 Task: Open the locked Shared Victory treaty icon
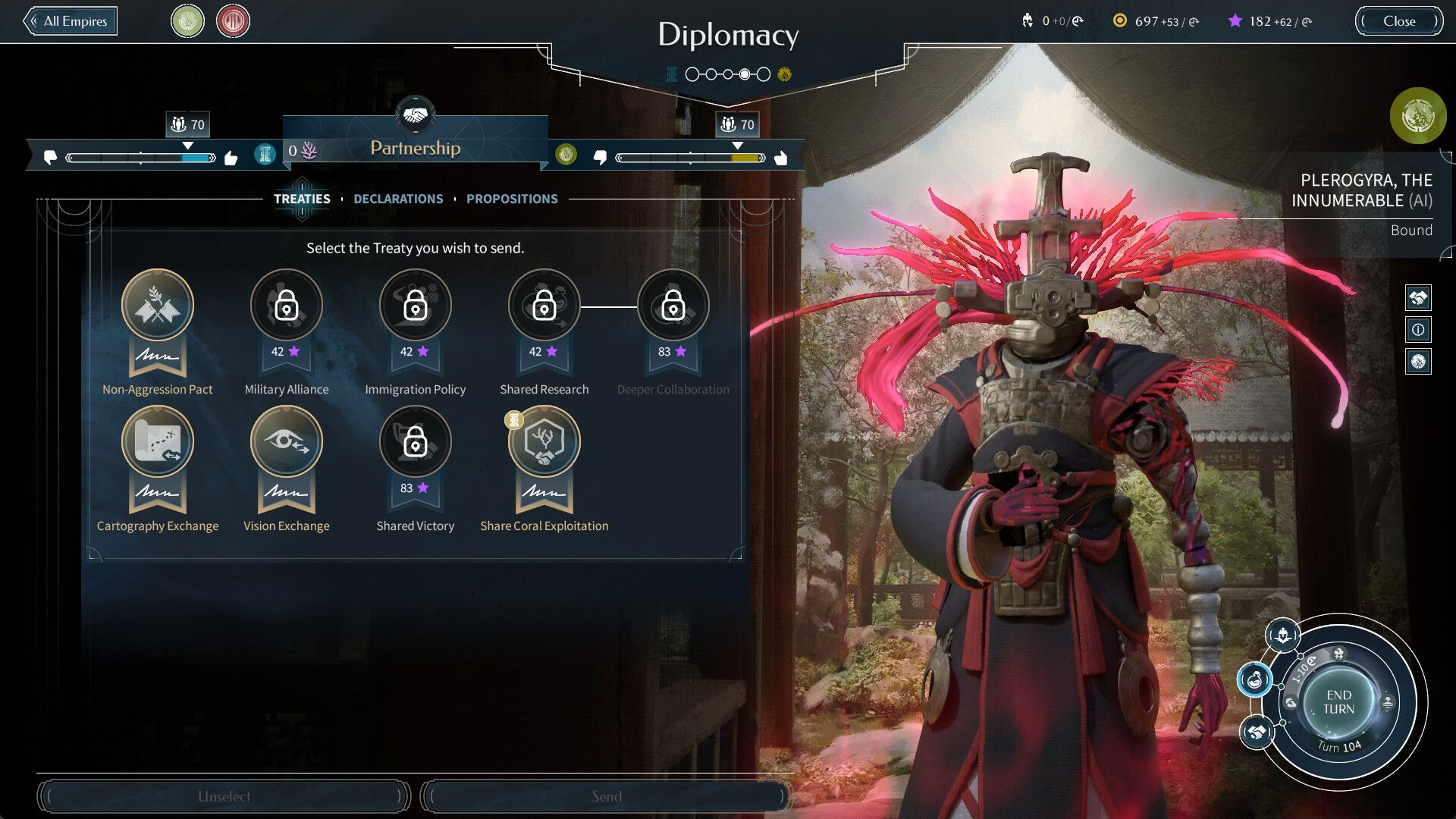(x=415, y=441)
